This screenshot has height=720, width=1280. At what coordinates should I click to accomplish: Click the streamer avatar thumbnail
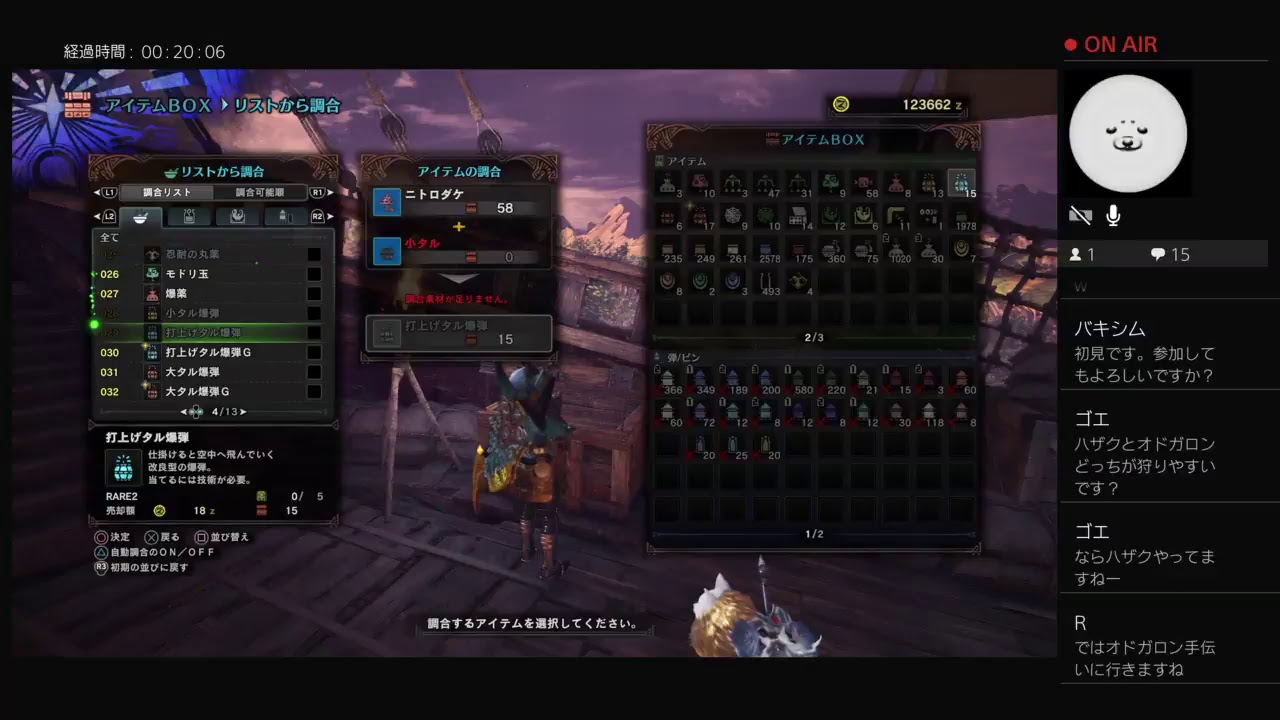(1128, 133)
